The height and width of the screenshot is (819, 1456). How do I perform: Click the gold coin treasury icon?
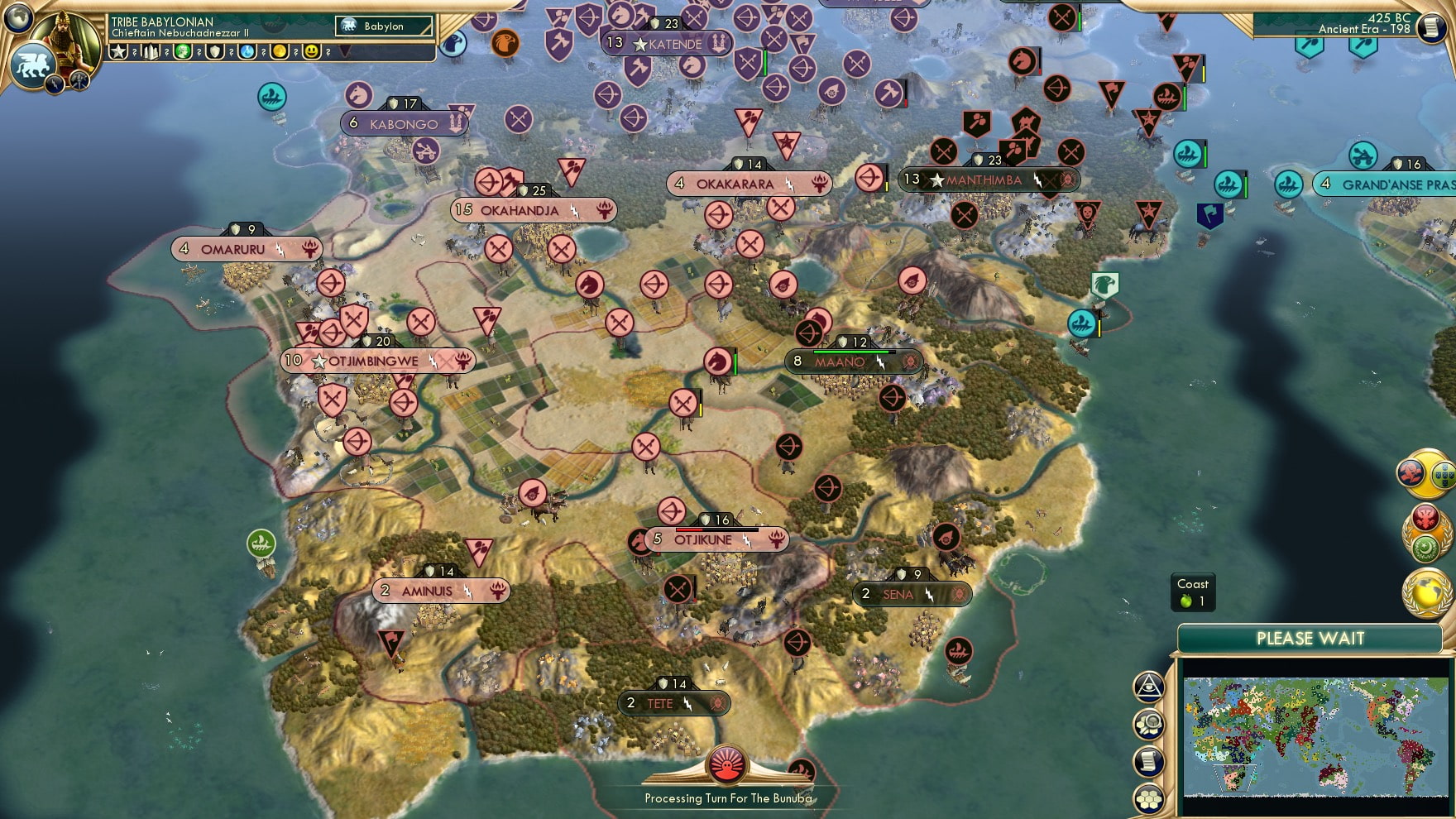280,52
